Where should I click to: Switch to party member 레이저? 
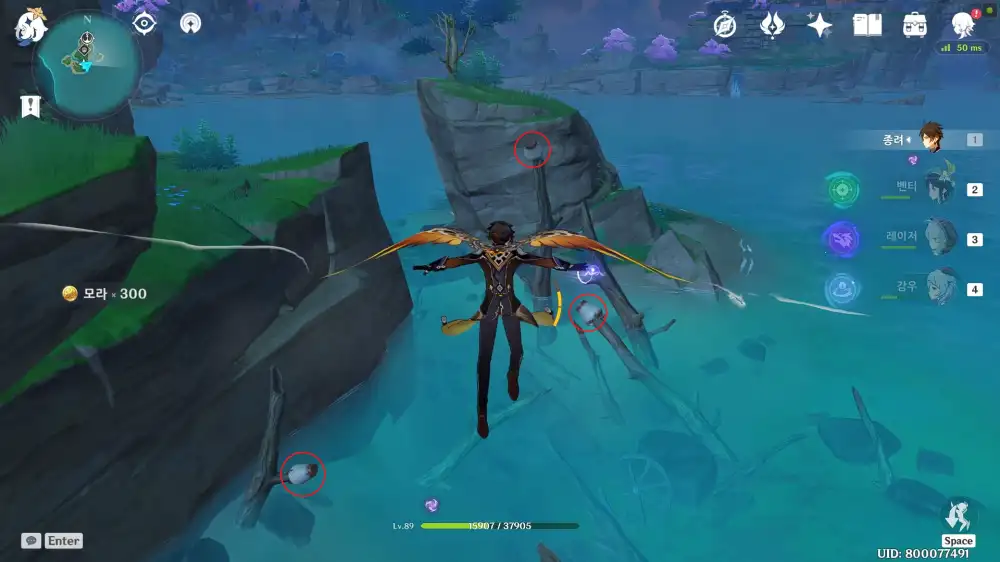[x=940, y=238]
